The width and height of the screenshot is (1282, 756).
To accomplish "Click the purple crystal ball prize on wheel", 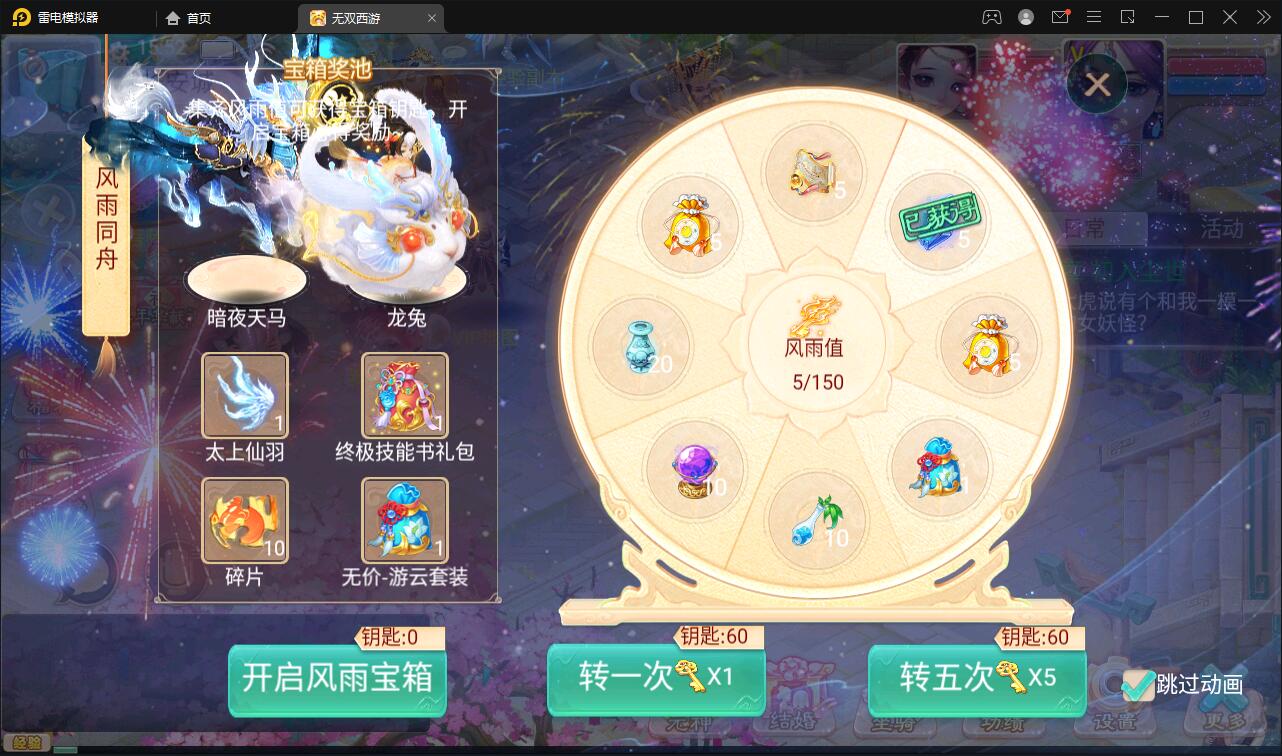I will [x=694, y=467].
